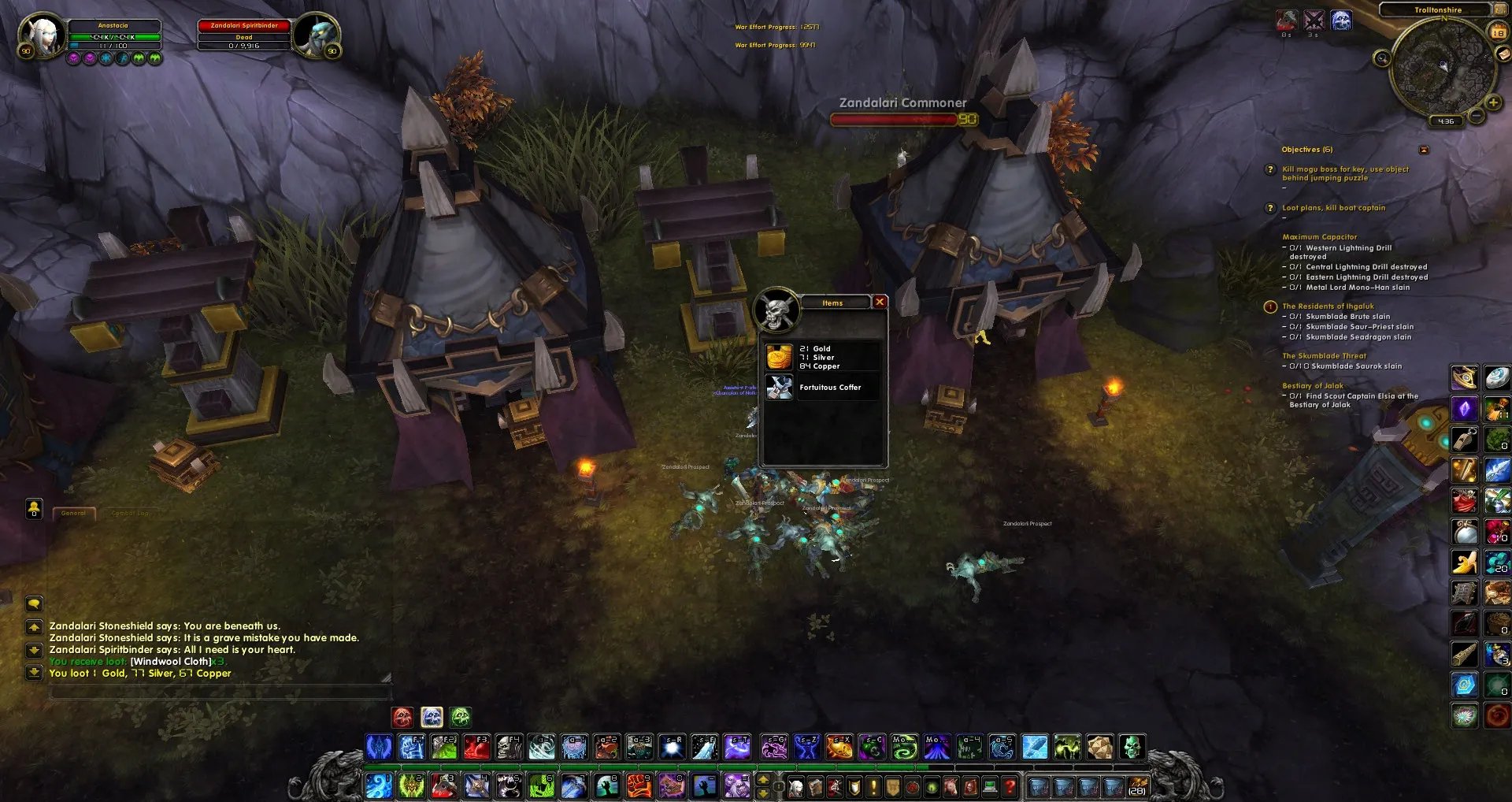Activate the green skull ability icon

[1132, 747]
